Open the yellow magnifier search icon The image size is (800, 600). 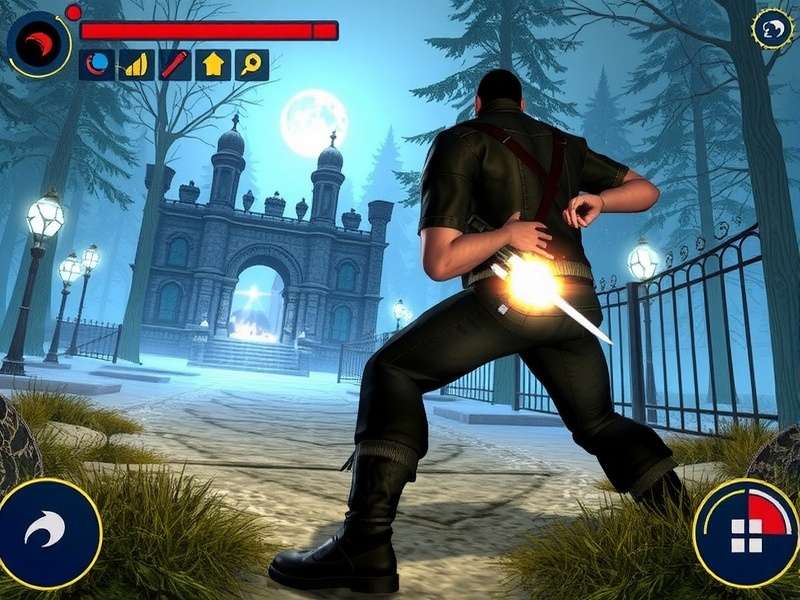coord(251,65)
